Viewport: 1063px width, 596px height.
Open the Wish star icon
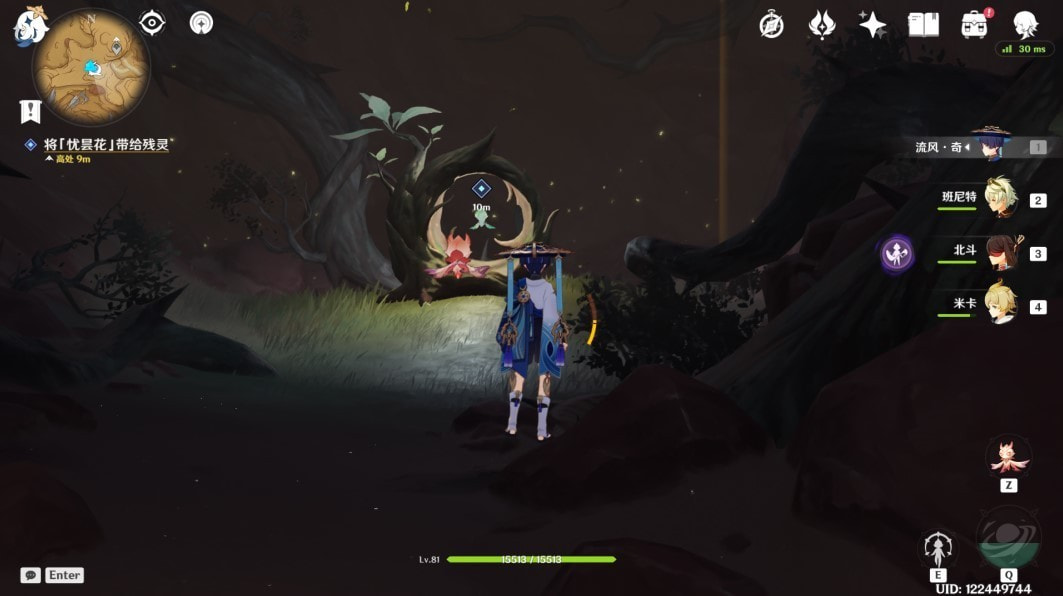pos(872,25)
